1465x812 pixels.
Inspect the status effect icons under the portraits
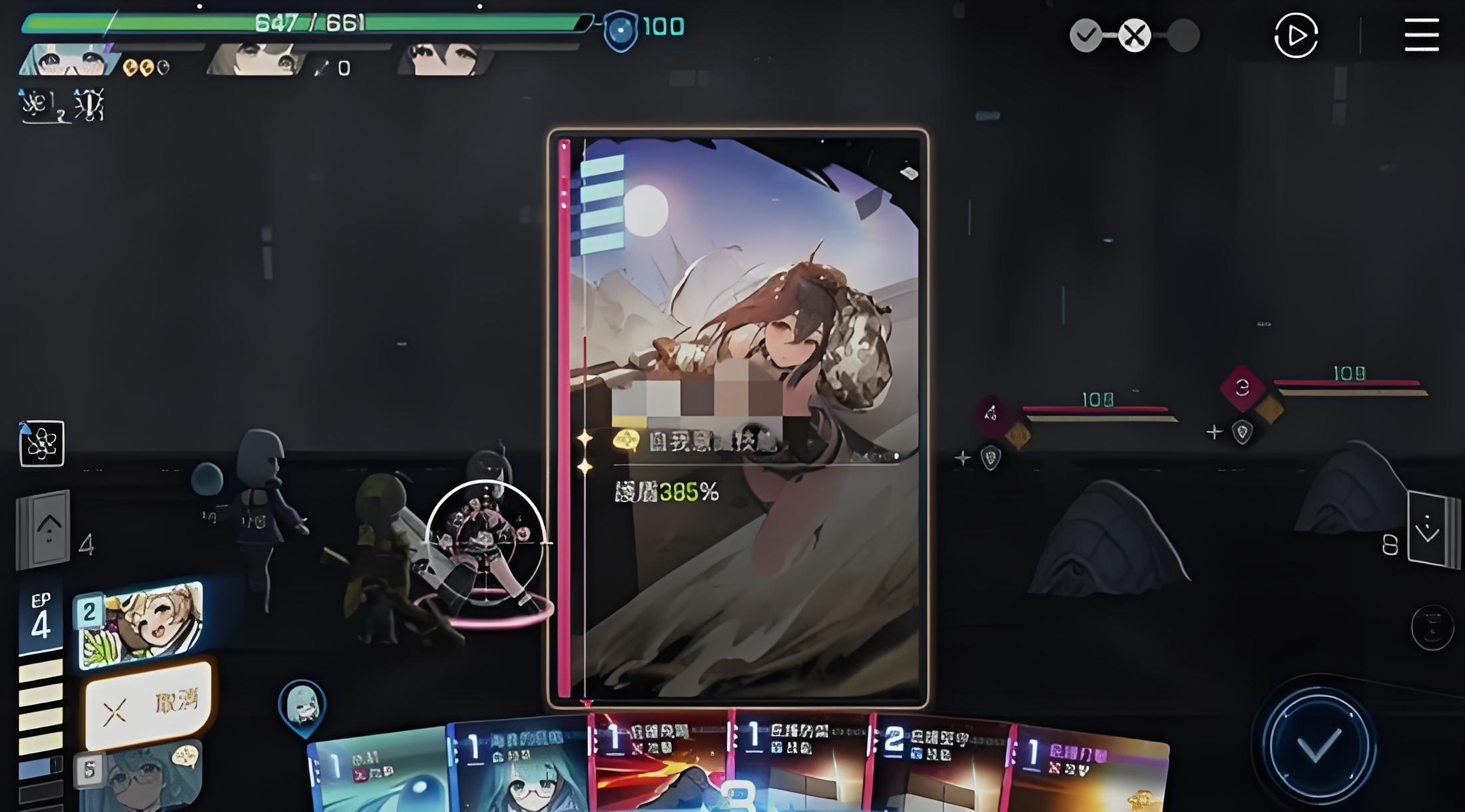(x=62, y=105)
